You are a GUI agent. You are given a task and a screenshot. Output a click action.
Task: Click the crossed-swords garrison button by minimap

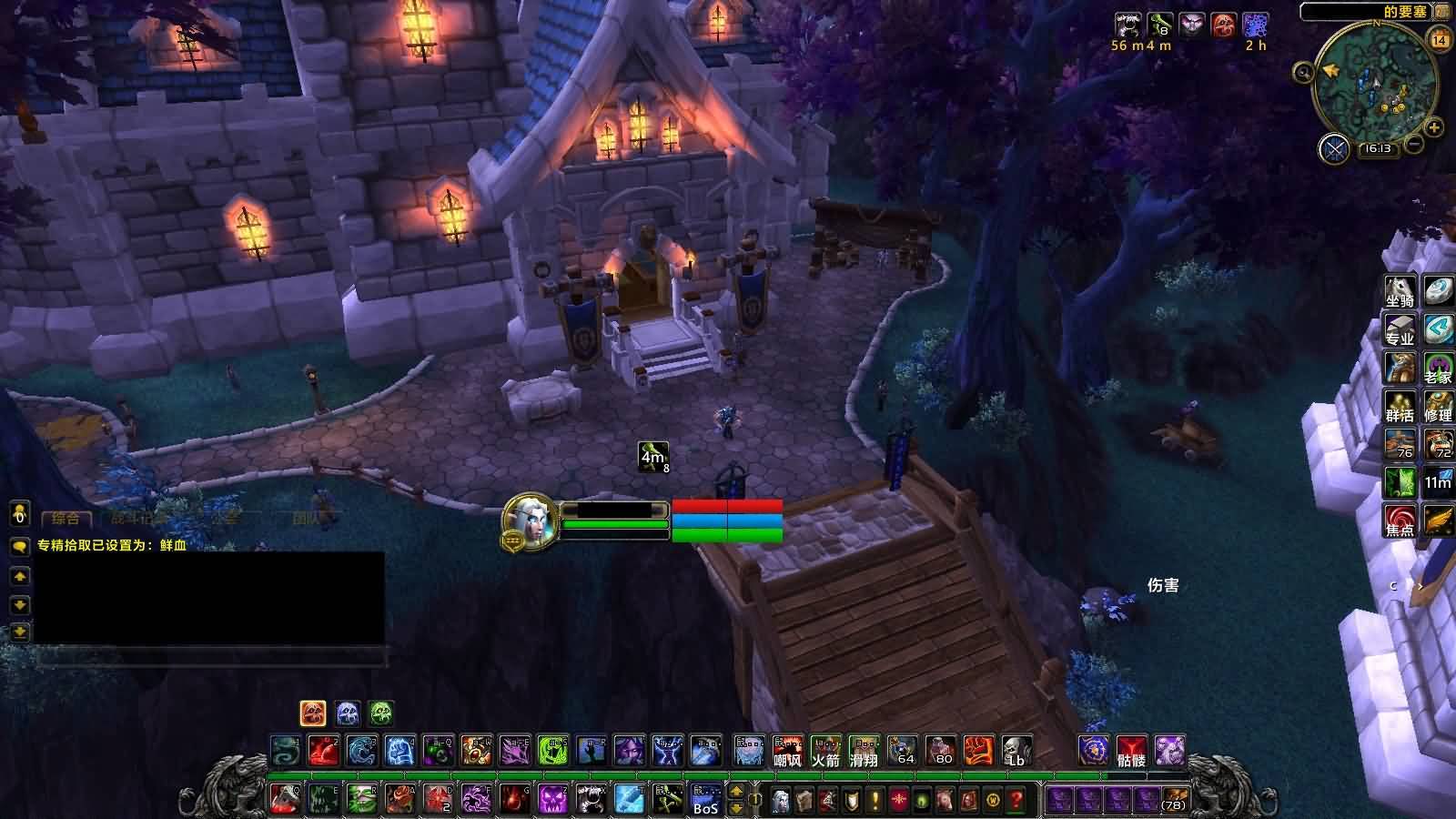click(1334, 148)
